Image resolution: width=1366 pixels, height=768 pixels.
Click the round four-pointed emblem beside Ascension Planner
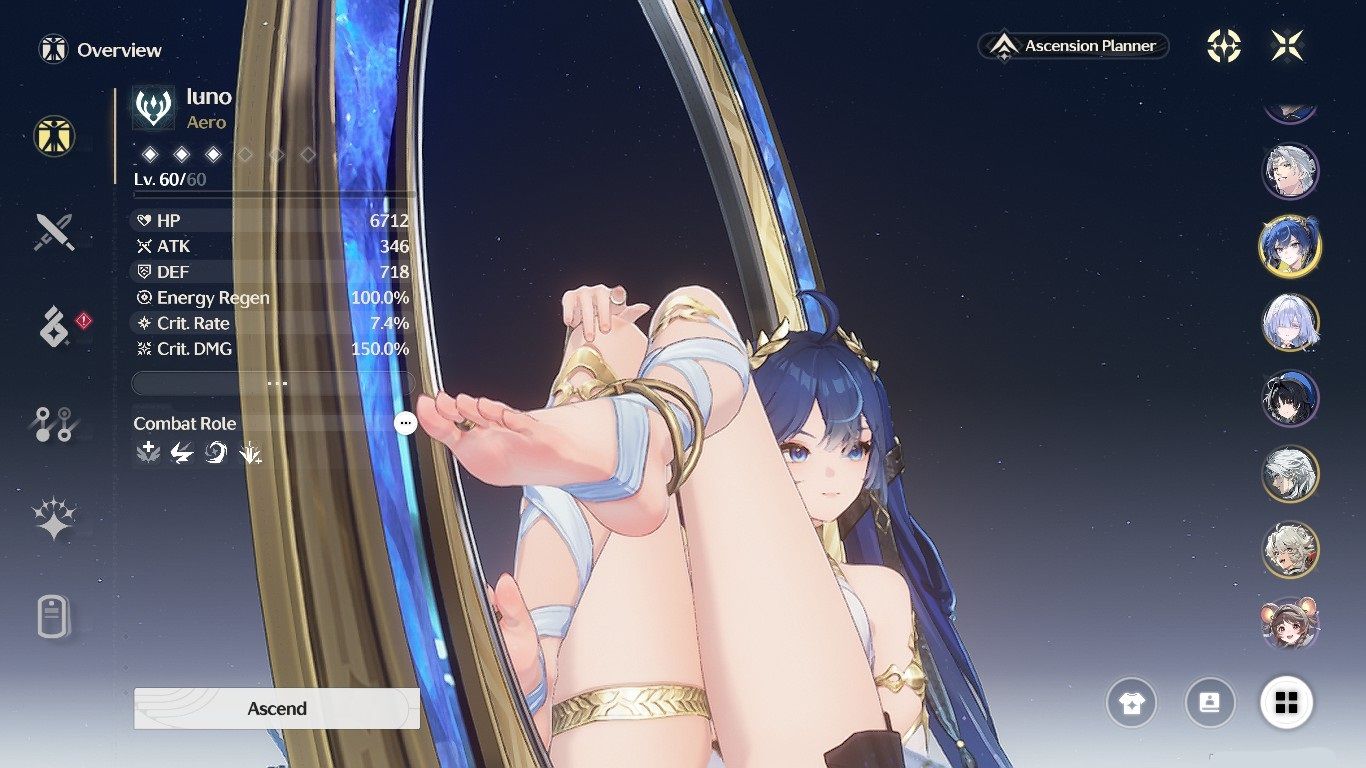coord(1224,46)
